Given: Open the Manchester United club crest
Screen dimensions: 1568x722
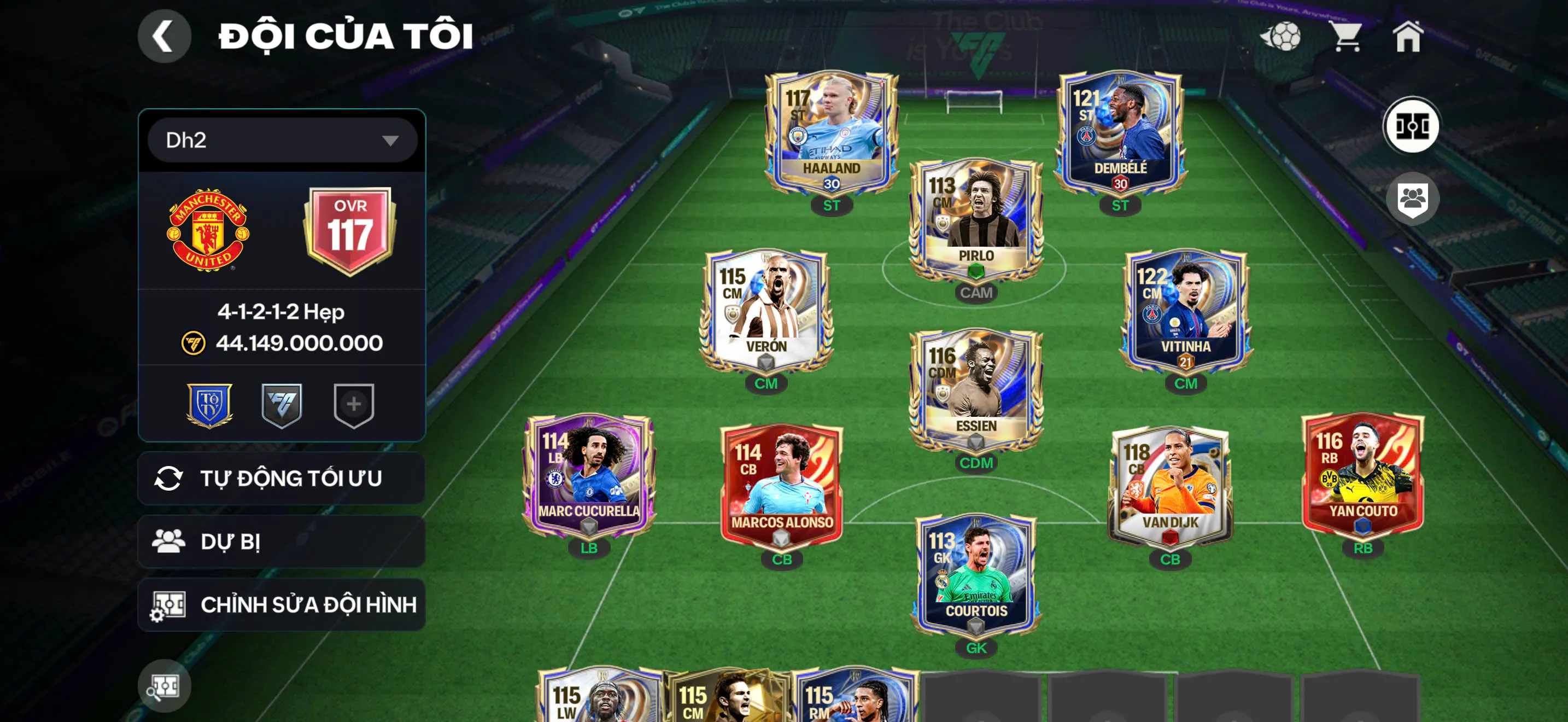Looking at the screenshot, I should click(208, 230).
